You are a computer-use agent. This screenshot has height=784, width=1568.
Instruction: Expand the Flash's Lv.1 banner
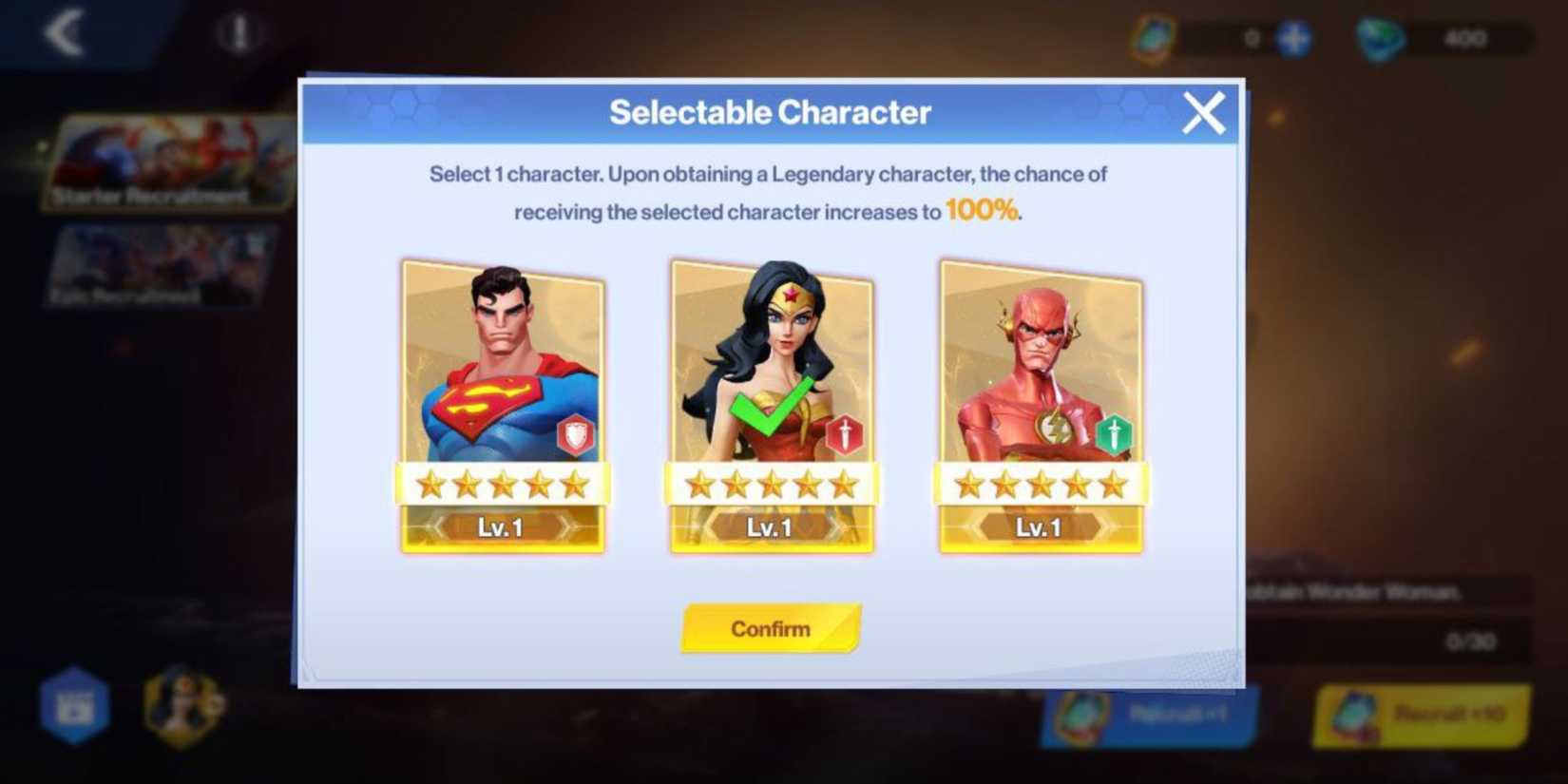[x=1039, y=528]
